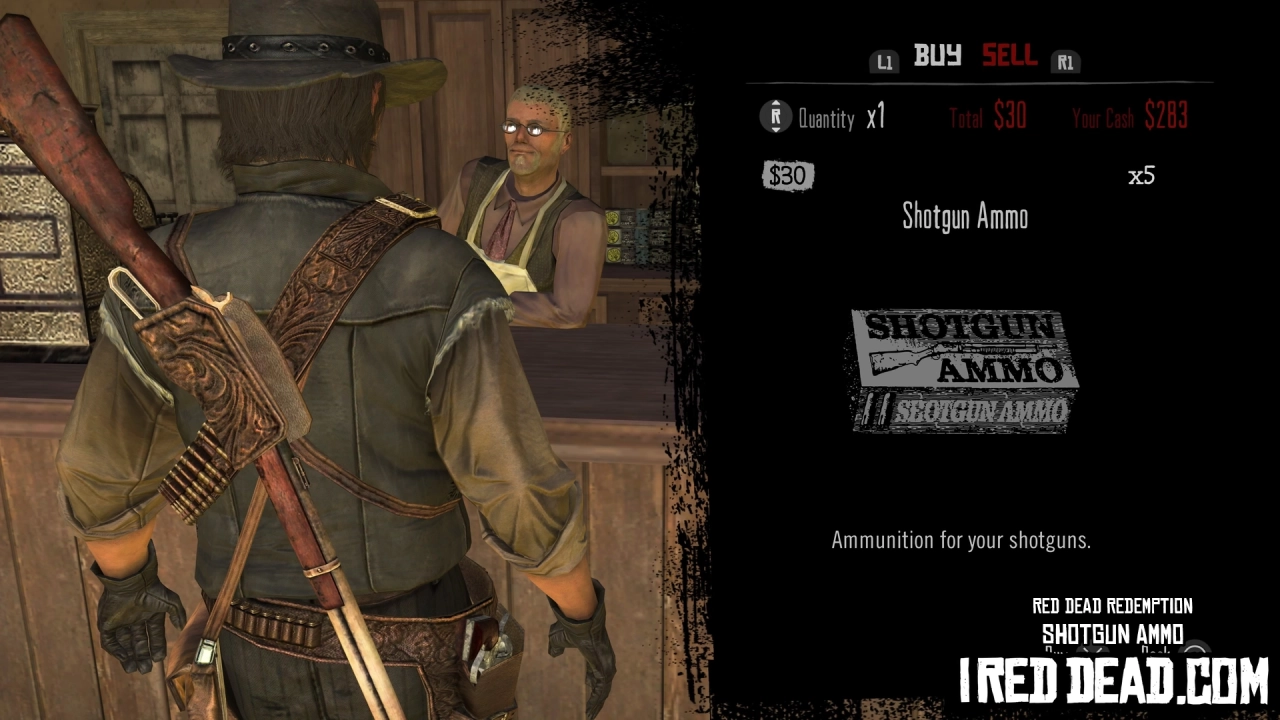The image size is (1280, 720).
Task: Click the R1 shoulder button icon
Action: point(1065,61)
